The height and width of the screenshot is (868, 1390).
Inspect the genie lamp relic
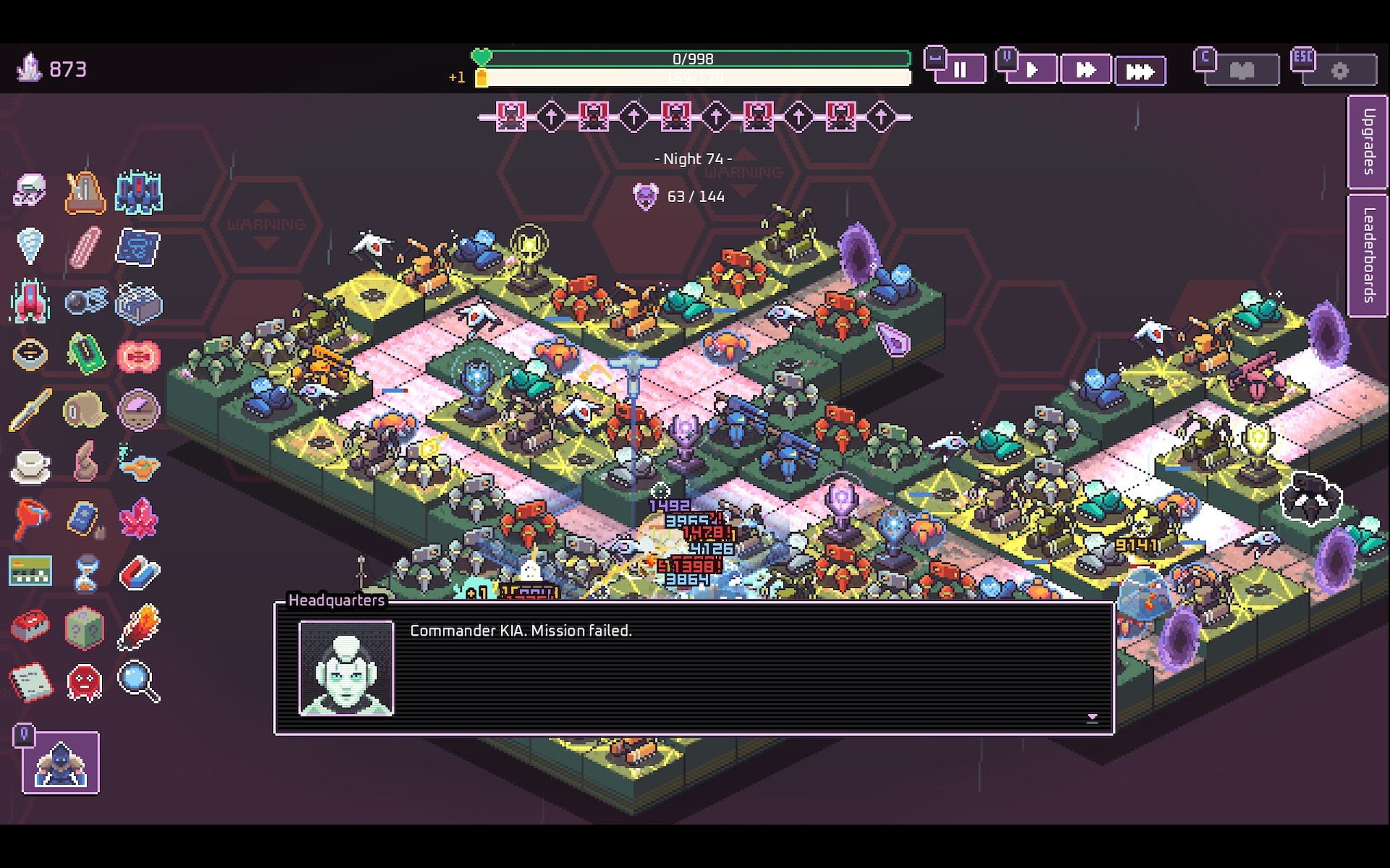138,465
